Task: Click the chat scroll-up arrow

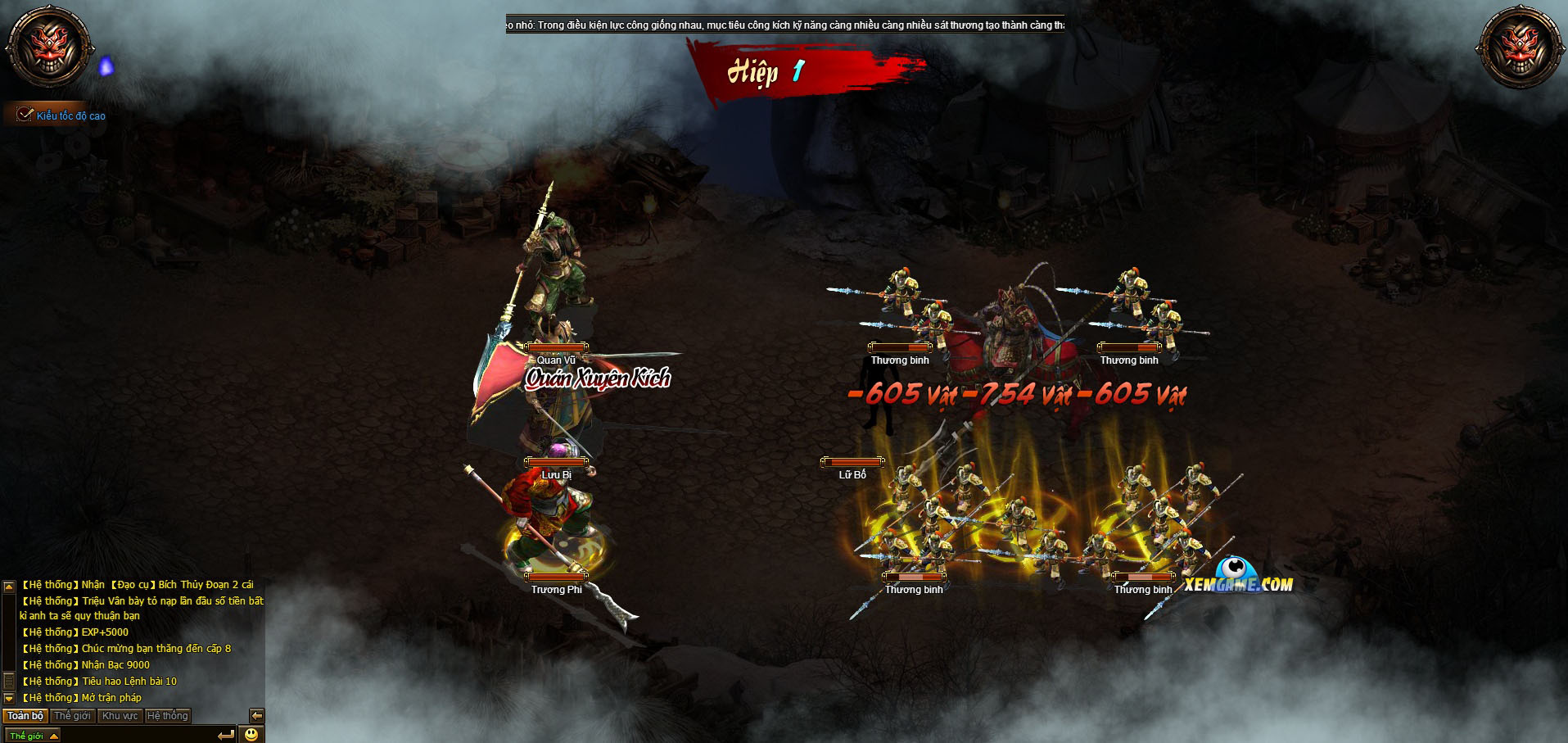Action: 9,587
